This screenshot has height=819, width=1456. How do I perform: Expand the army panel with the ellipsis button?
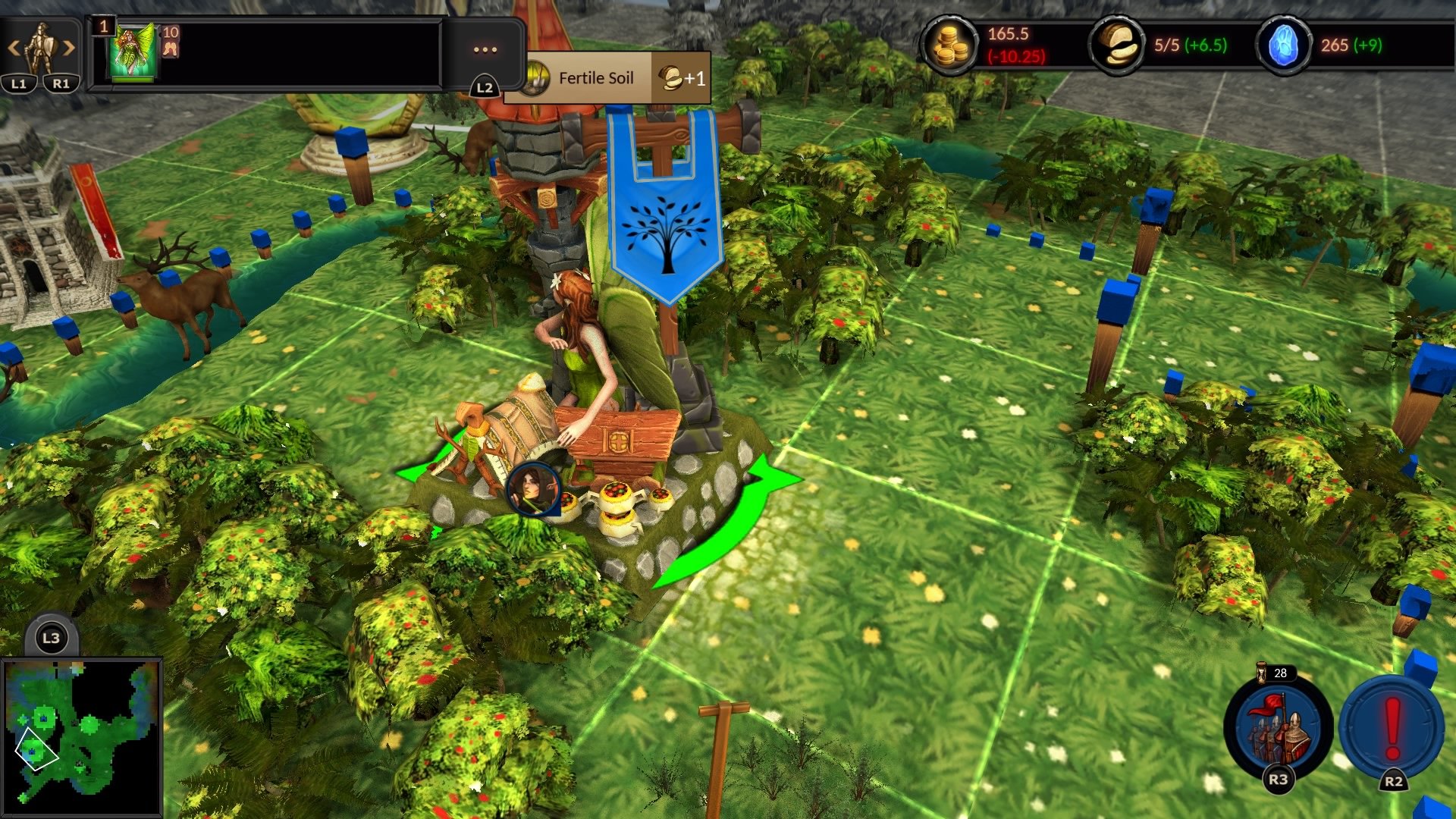pyautogui.click(x=485, y=49)
